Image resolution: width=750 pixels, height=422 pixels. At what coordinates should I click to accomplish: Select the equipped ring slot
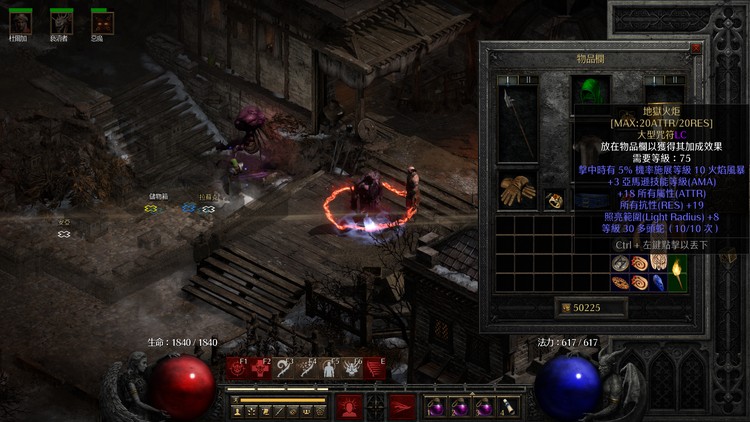[x=555, y=200]
